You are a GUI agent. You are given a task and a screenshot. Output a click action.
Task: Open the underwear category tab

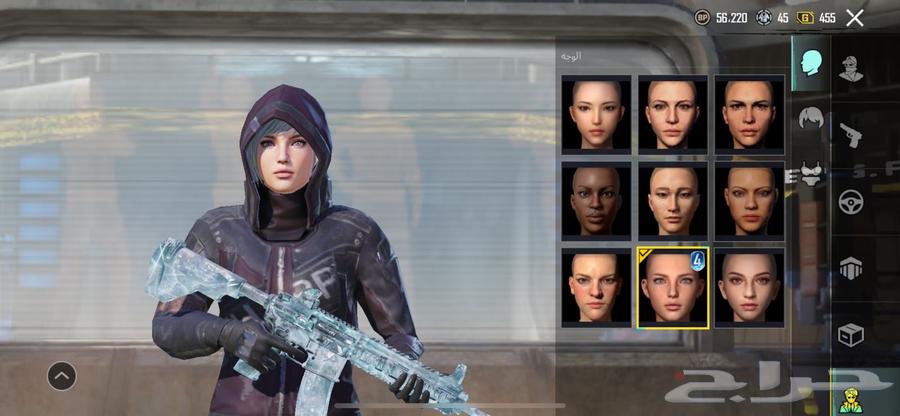pyautogui.click(x=811, y=176)
